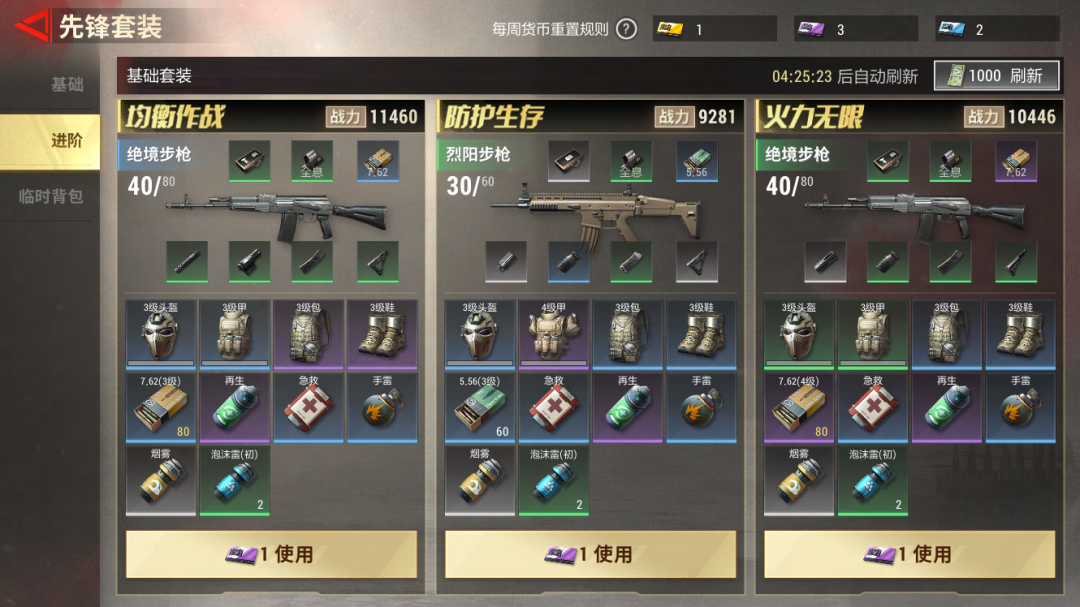
Task: Switch to the 基础 tab
Action: pyautogui.click(x=66, y=85)
